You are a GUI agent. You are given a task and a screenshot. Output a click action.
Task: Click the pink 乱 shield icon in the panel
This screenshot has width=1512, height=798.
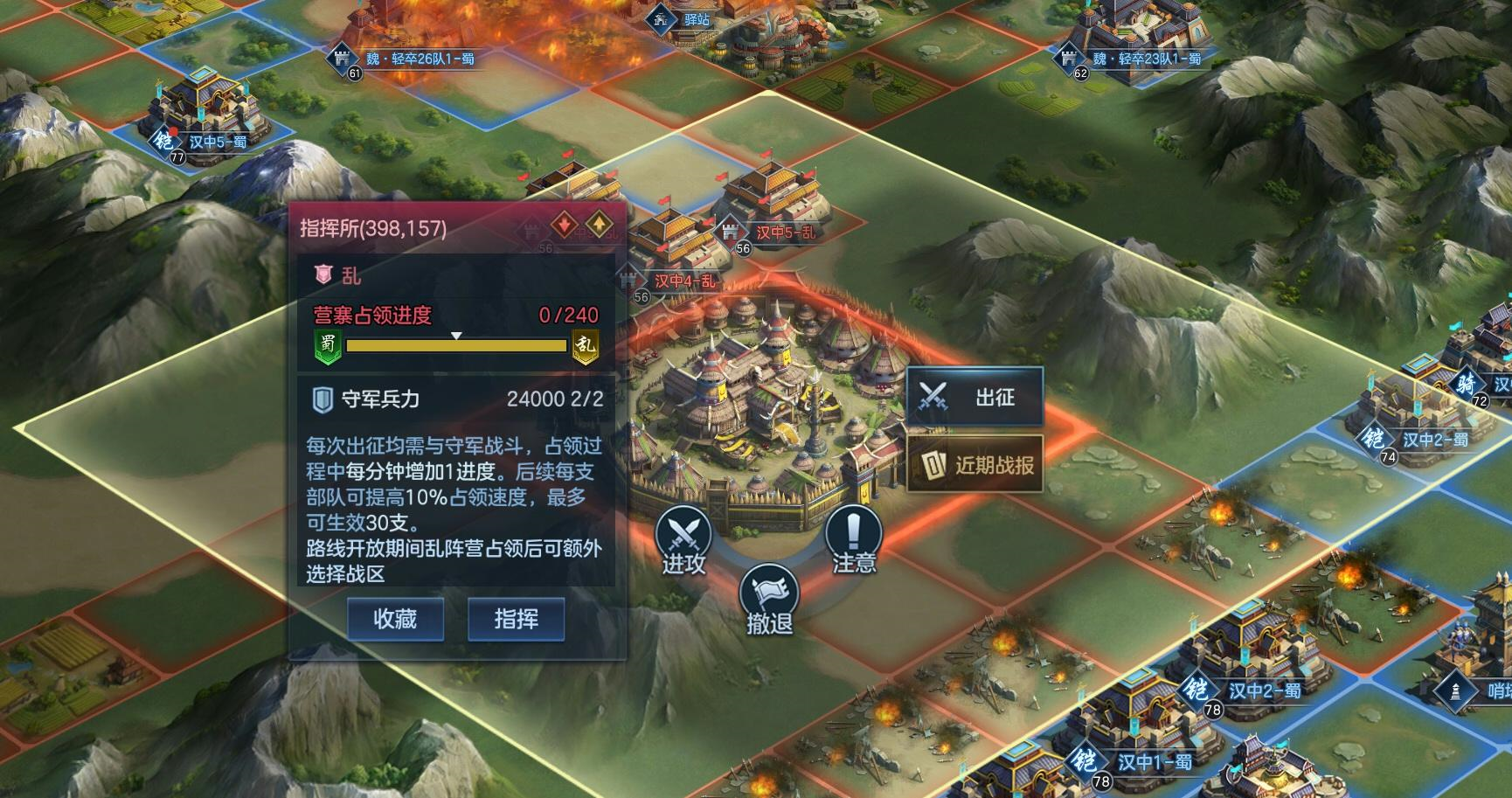click(322, 274)
